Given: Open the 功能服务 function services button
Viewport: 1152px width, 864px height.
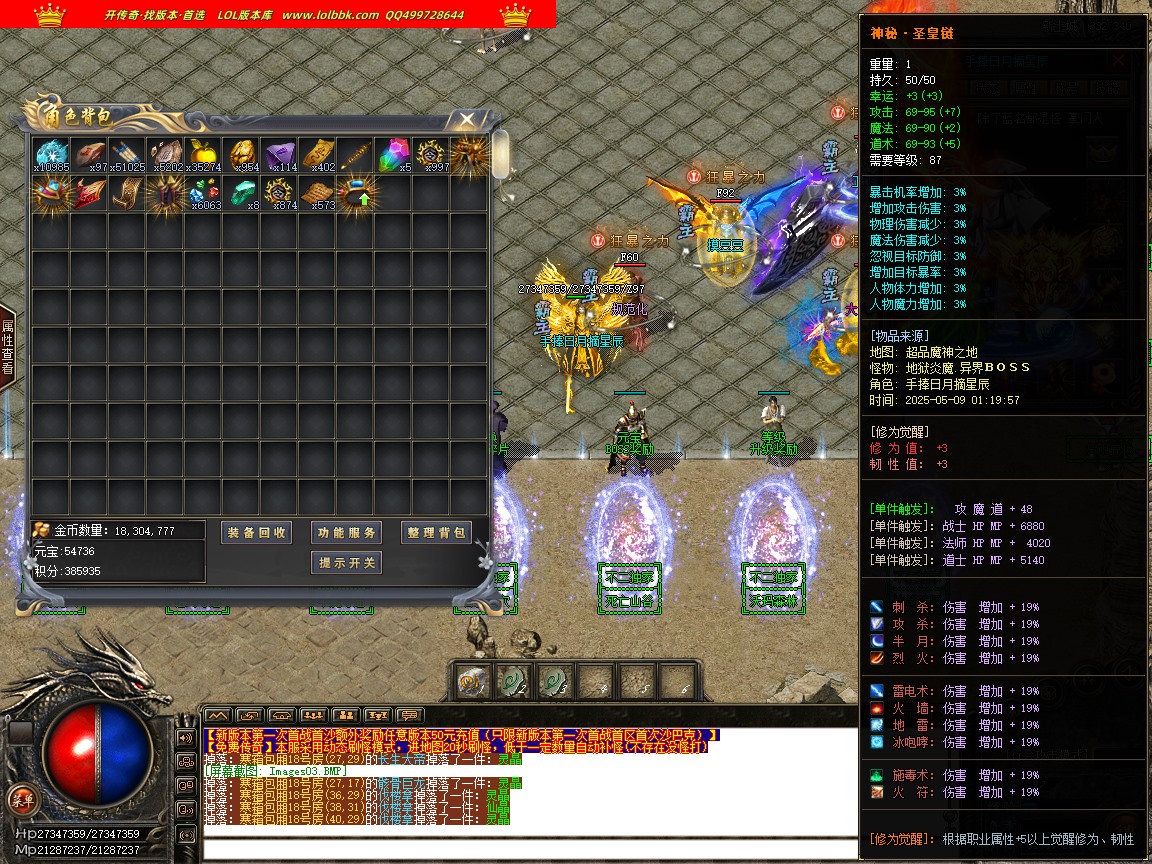Looking at the screenshot, I should pyautogui.click(x=346, y=533).
